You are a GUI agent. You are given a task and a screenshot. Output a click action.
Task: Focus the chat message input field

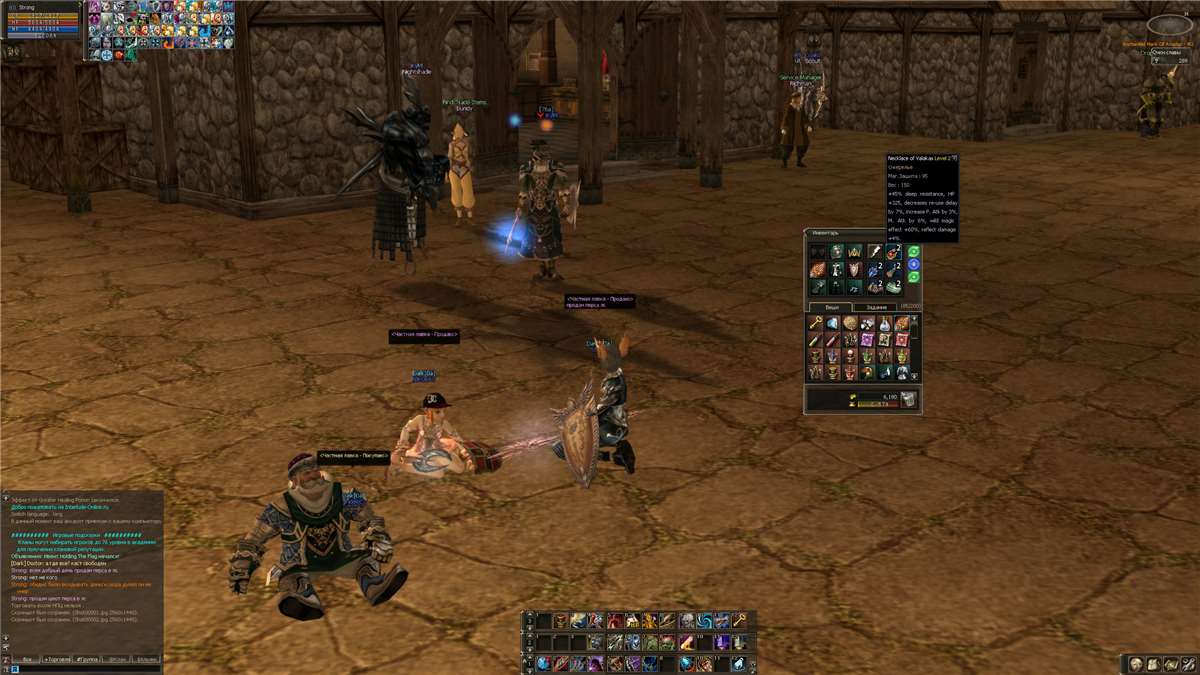coord(85,670)
